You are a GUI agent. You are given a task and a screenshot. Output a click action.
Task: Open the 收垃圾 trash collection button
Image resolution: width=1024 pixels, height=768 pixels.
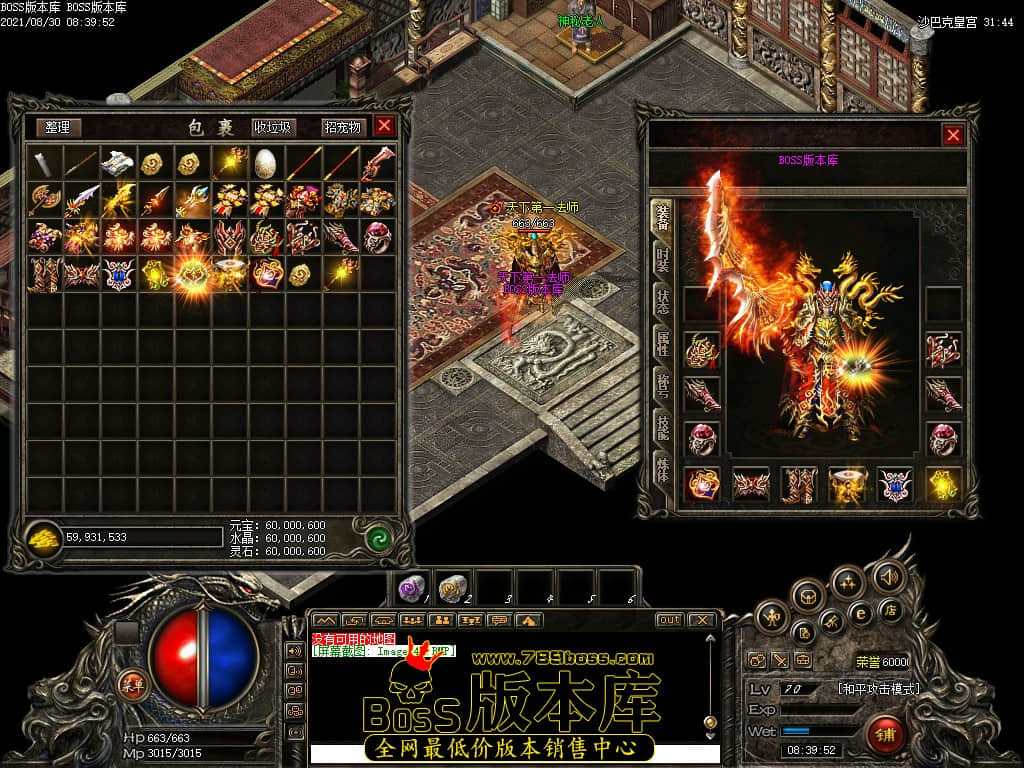(273, 127)
